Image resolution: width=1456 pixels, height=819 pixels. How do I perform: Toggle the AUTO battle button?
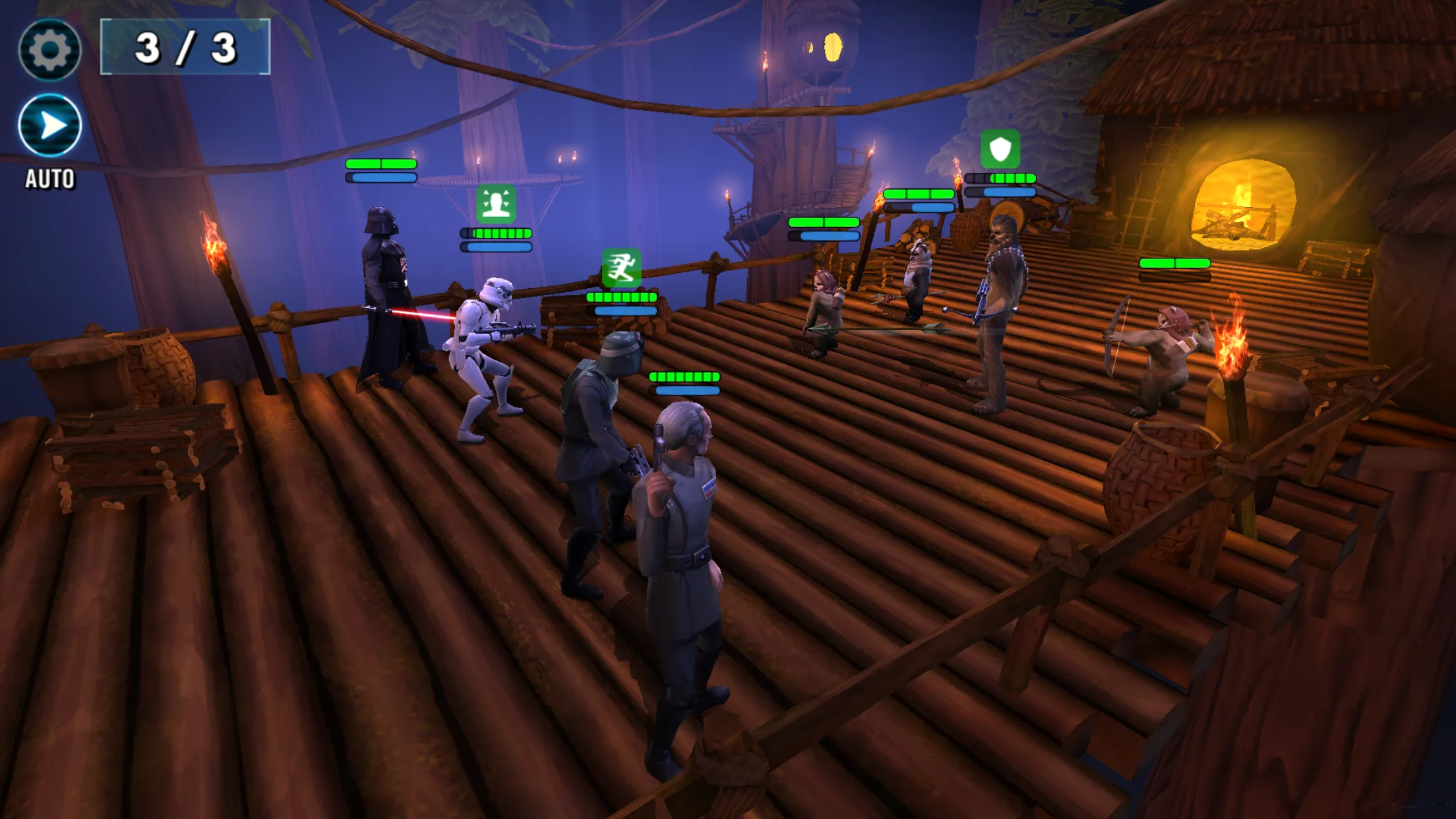tap(49, 125)
